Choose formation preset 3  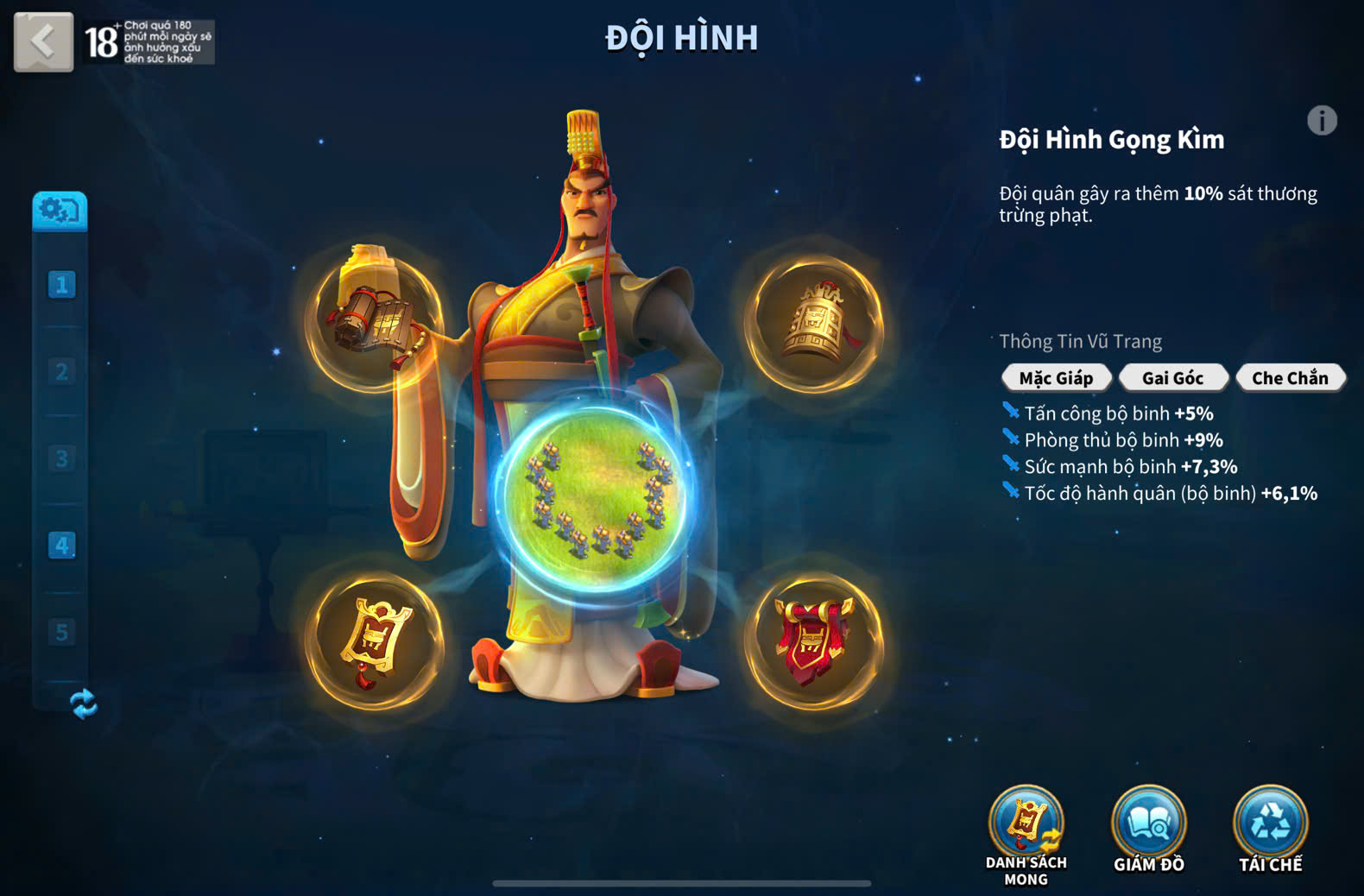tap(61, 458)
